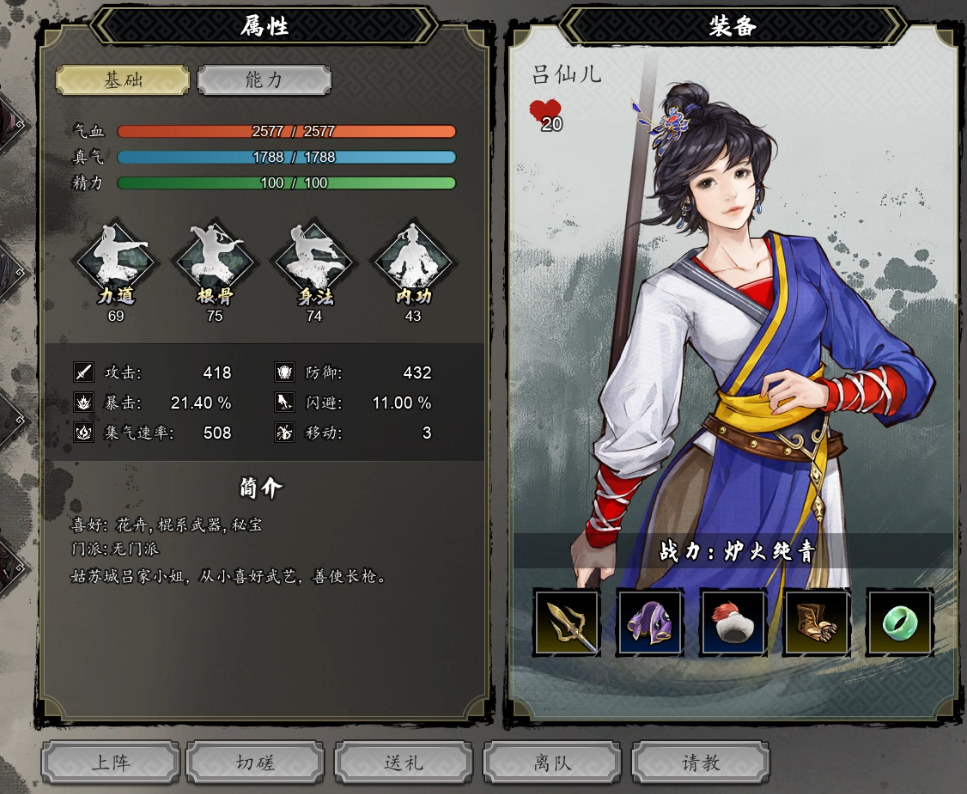Viewport: 967px width, 794px height.
Task: Select the brown leather boots slot
Action: [816, 622]
